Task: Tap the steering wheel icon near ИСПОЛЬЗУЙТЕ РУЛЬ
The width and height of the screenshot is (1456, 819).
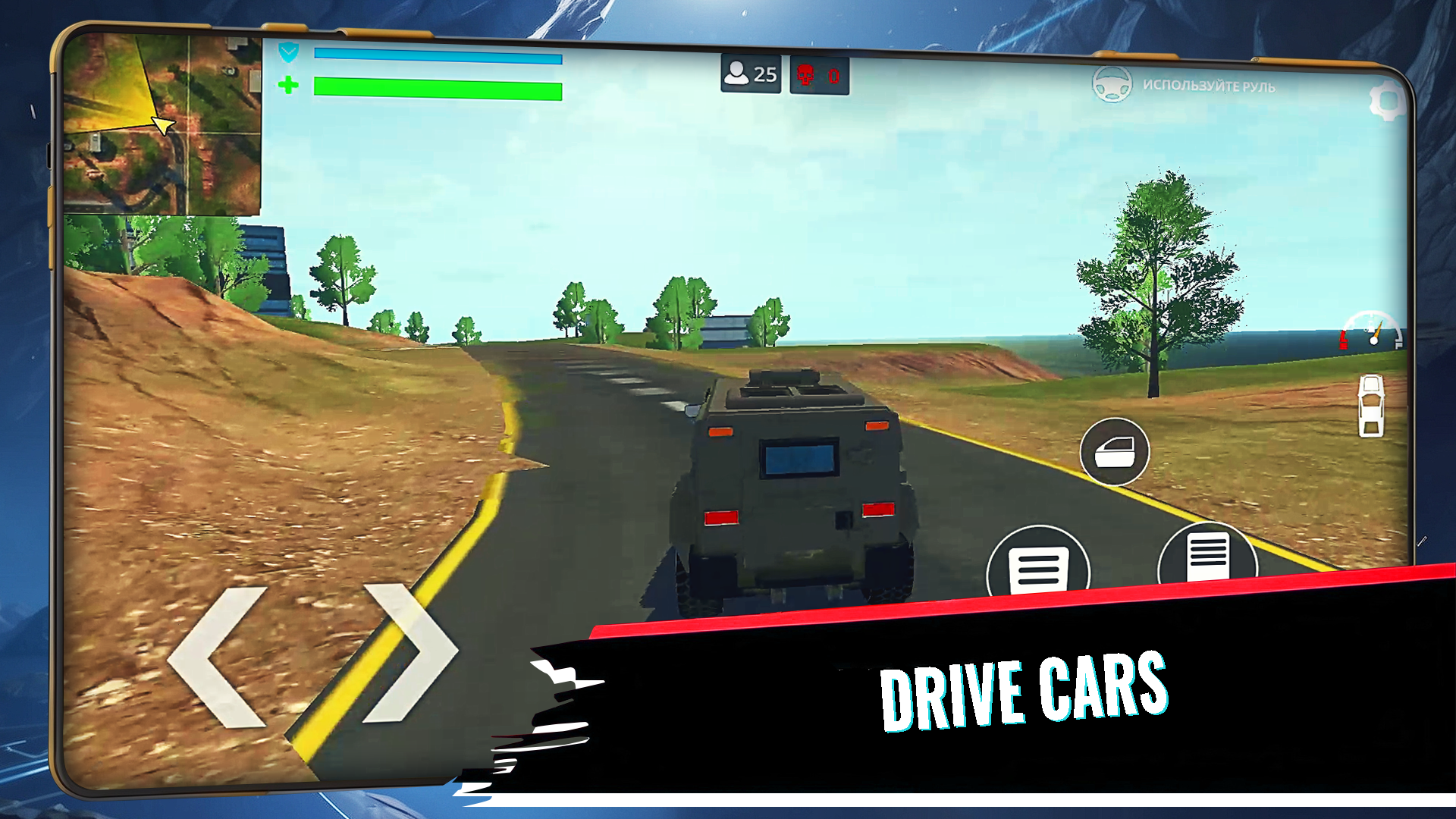Action: coord(1111,86)
